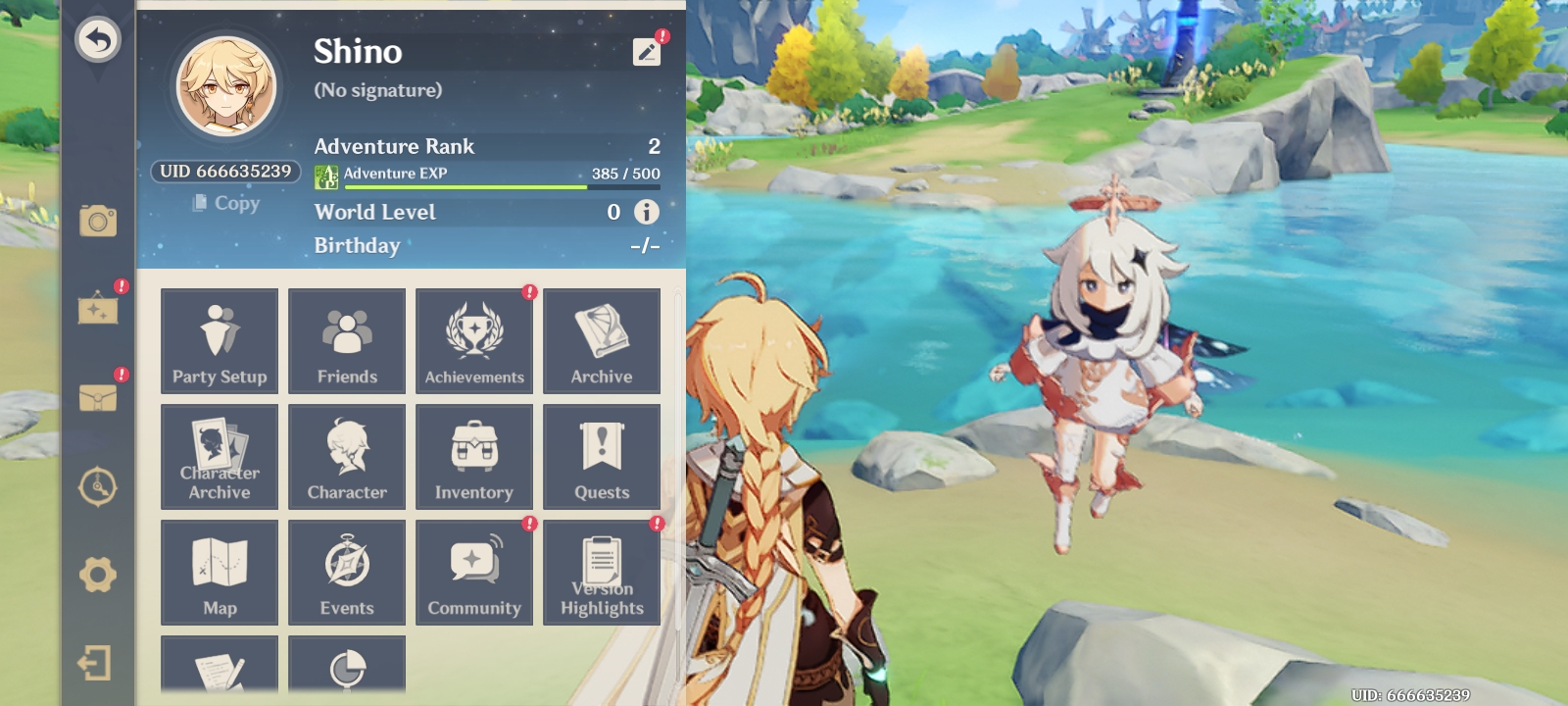This screenshot has width=1568, height=706.
Task: Open the Quests menu
Action: [602, 456]
